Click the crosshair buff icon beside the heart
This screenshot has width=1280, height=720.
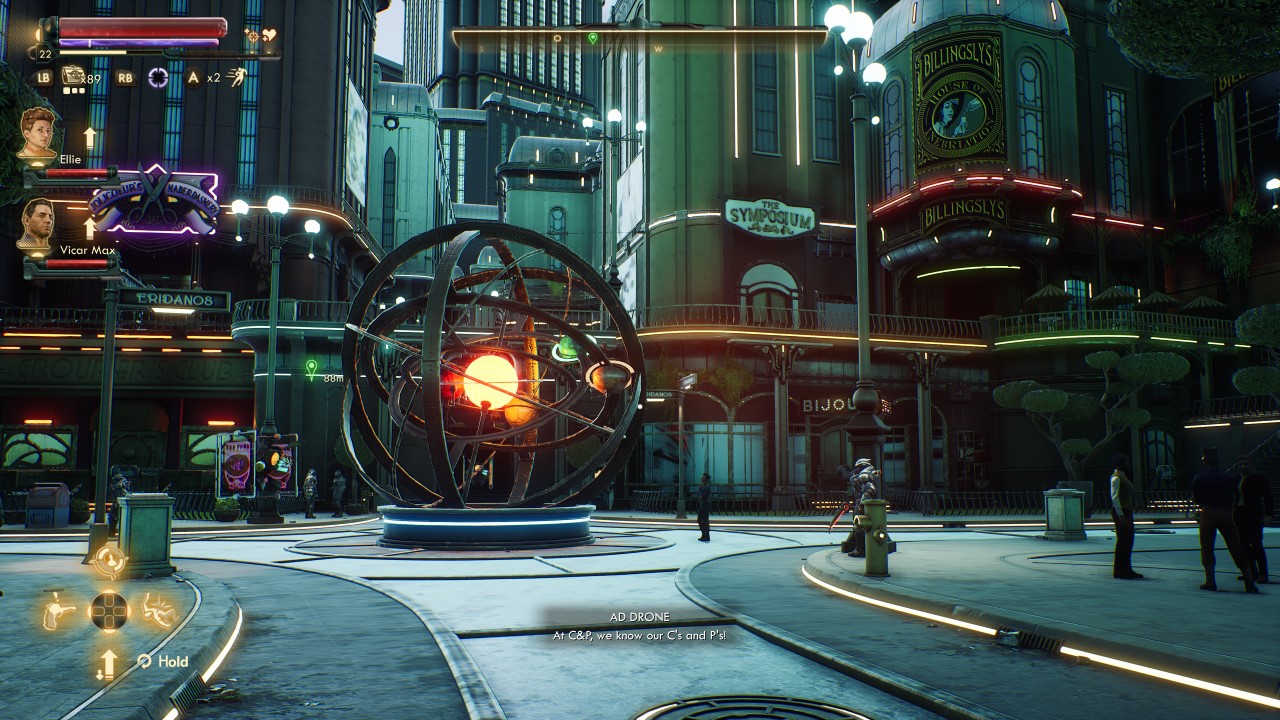tap(253, 37)
